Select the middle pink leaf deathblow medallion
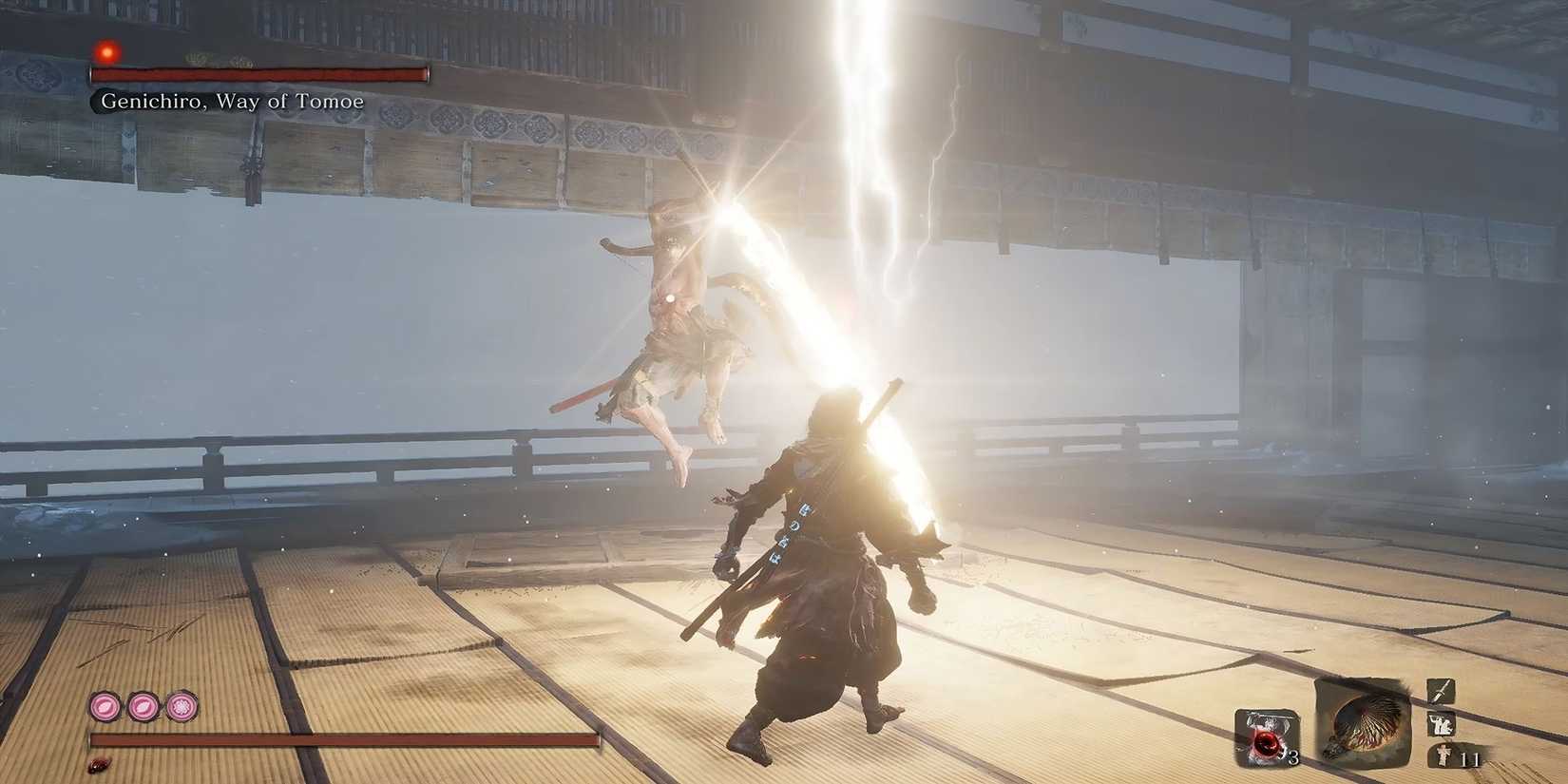The height and width of the screenshot is (784, 1568). pos(144,705)
